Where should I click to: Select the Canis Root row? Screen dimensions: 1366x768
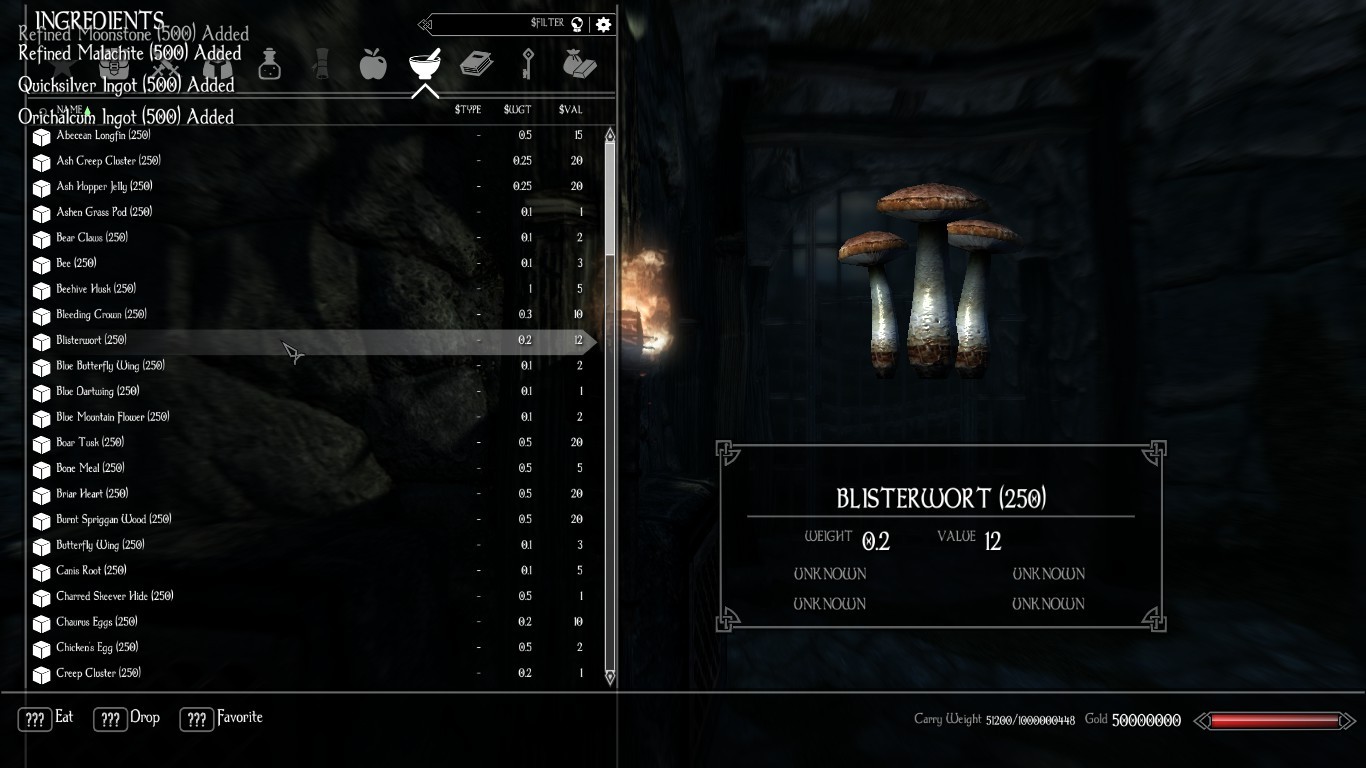tap(91, 571)
